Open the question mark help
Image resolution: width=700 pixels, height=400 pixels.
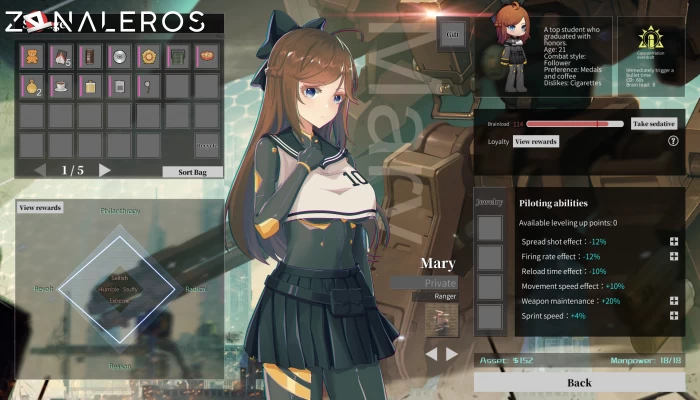pyautogui.click(x=673, y=142)
